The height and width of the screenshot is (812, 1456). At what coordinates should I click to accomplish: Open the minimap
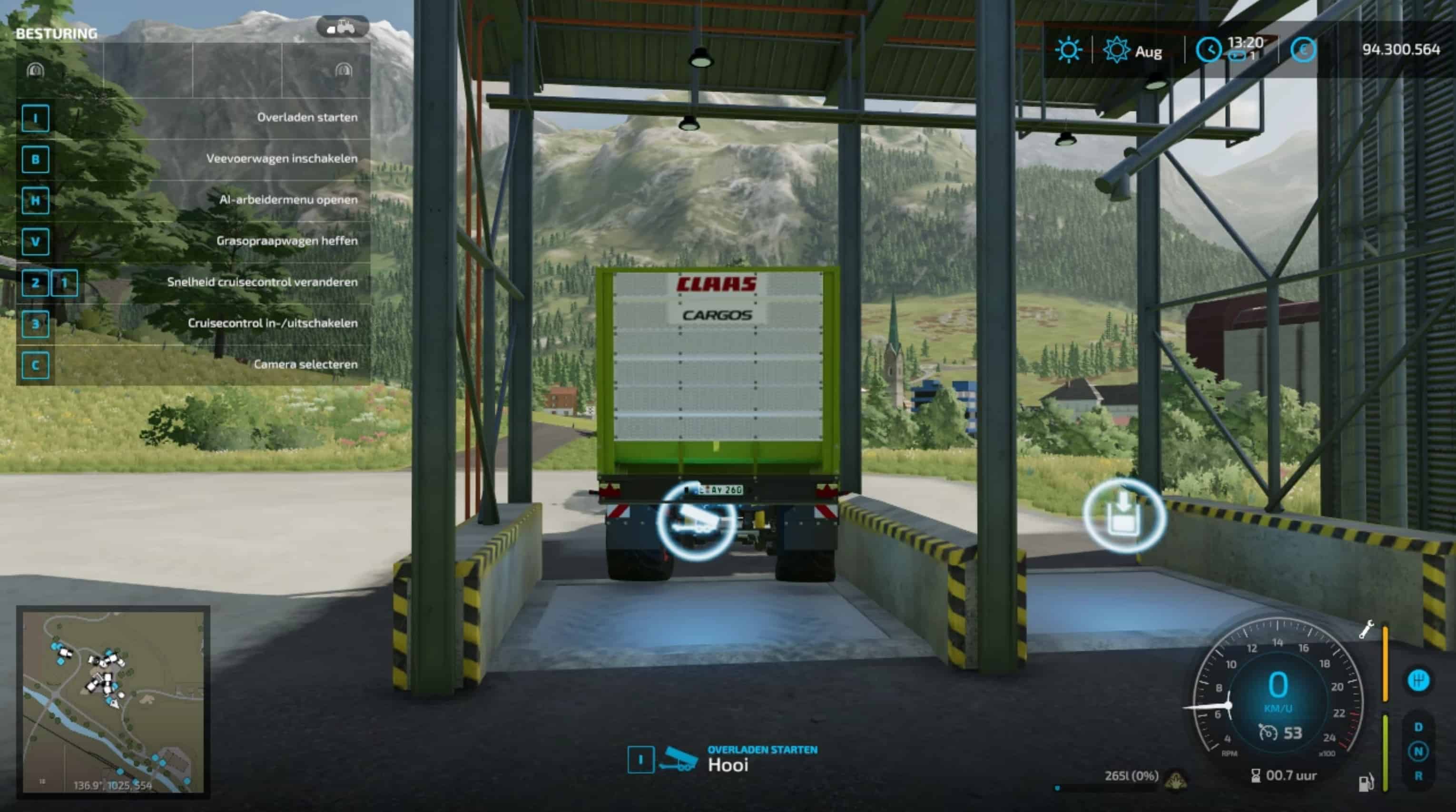[113, 702]
